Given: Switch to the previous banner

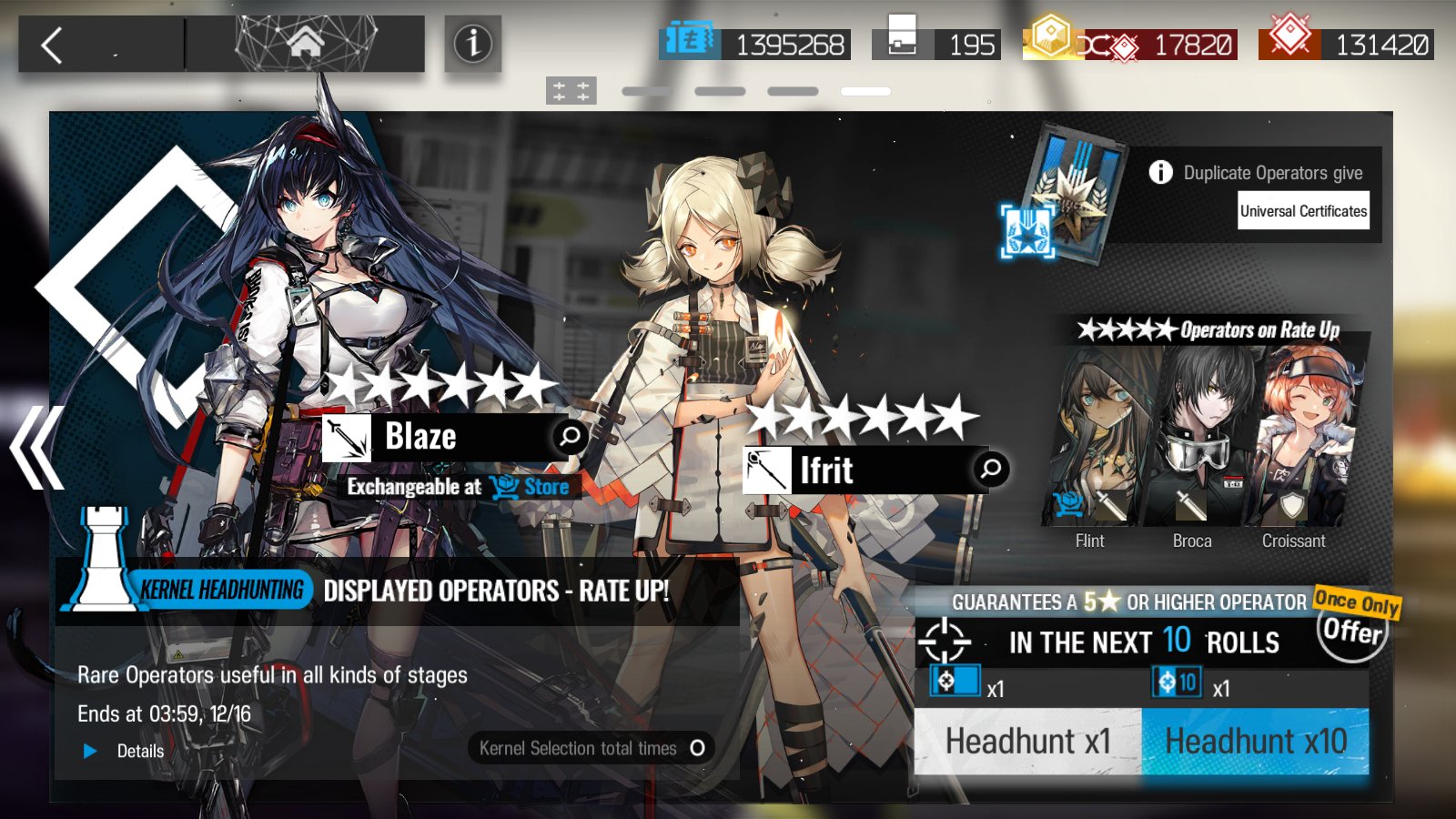Looking at the screenshot, I should point(36,448).
